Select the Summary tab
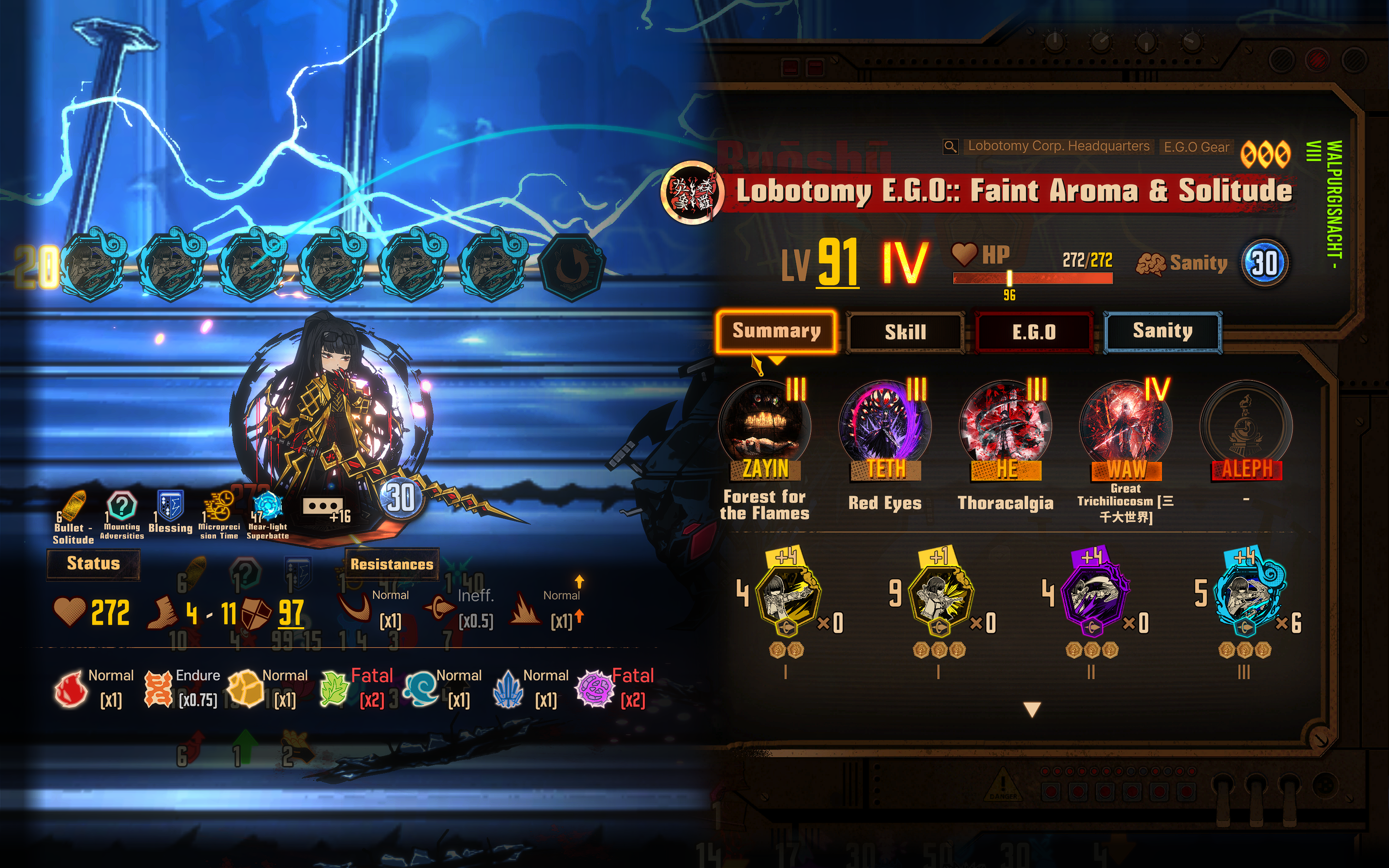The width and height of the screenshot is (1389, 868). tap(776, 331)
